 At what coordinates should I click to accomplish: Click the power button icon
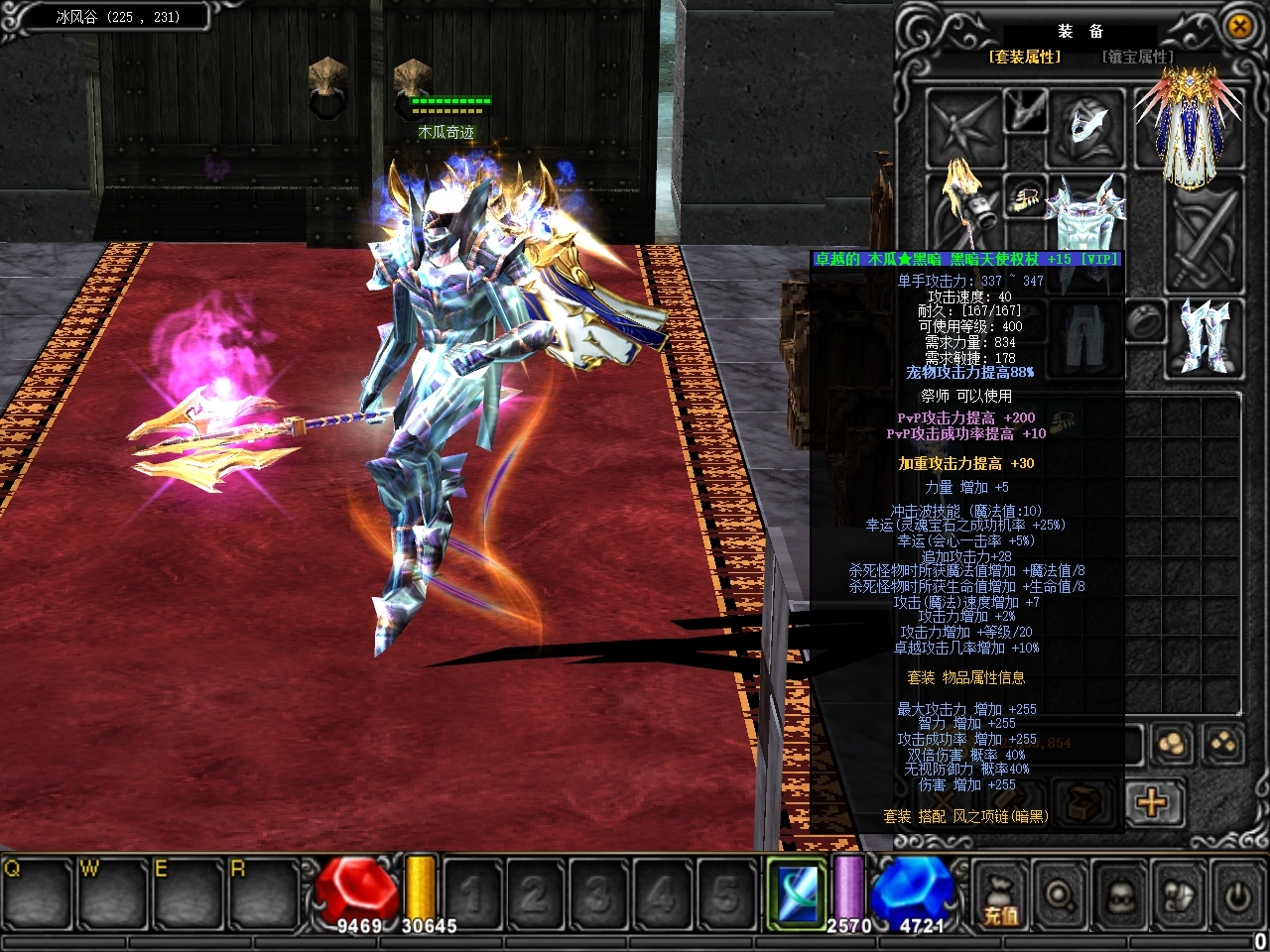point(1237,895)
